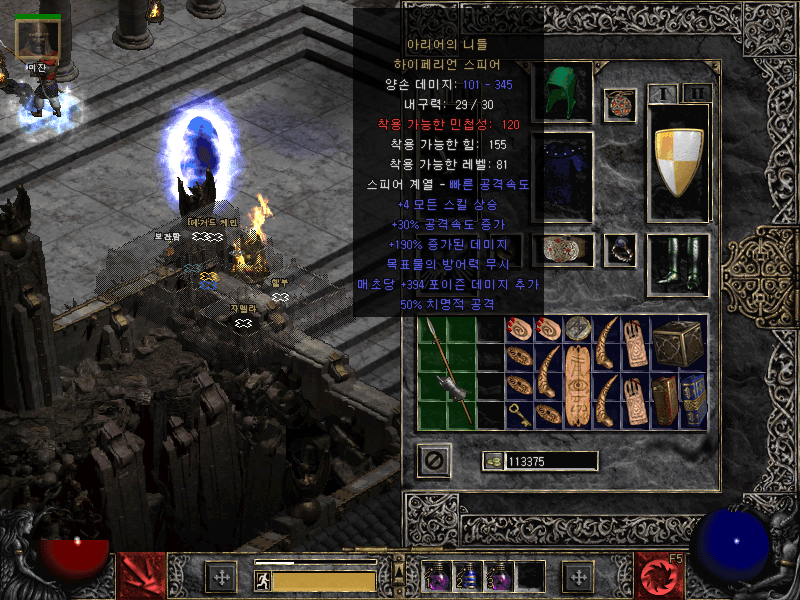Use the blue-striped potion in the belt
Viewport: 800px width, 600px height.
tap(466, 577)
